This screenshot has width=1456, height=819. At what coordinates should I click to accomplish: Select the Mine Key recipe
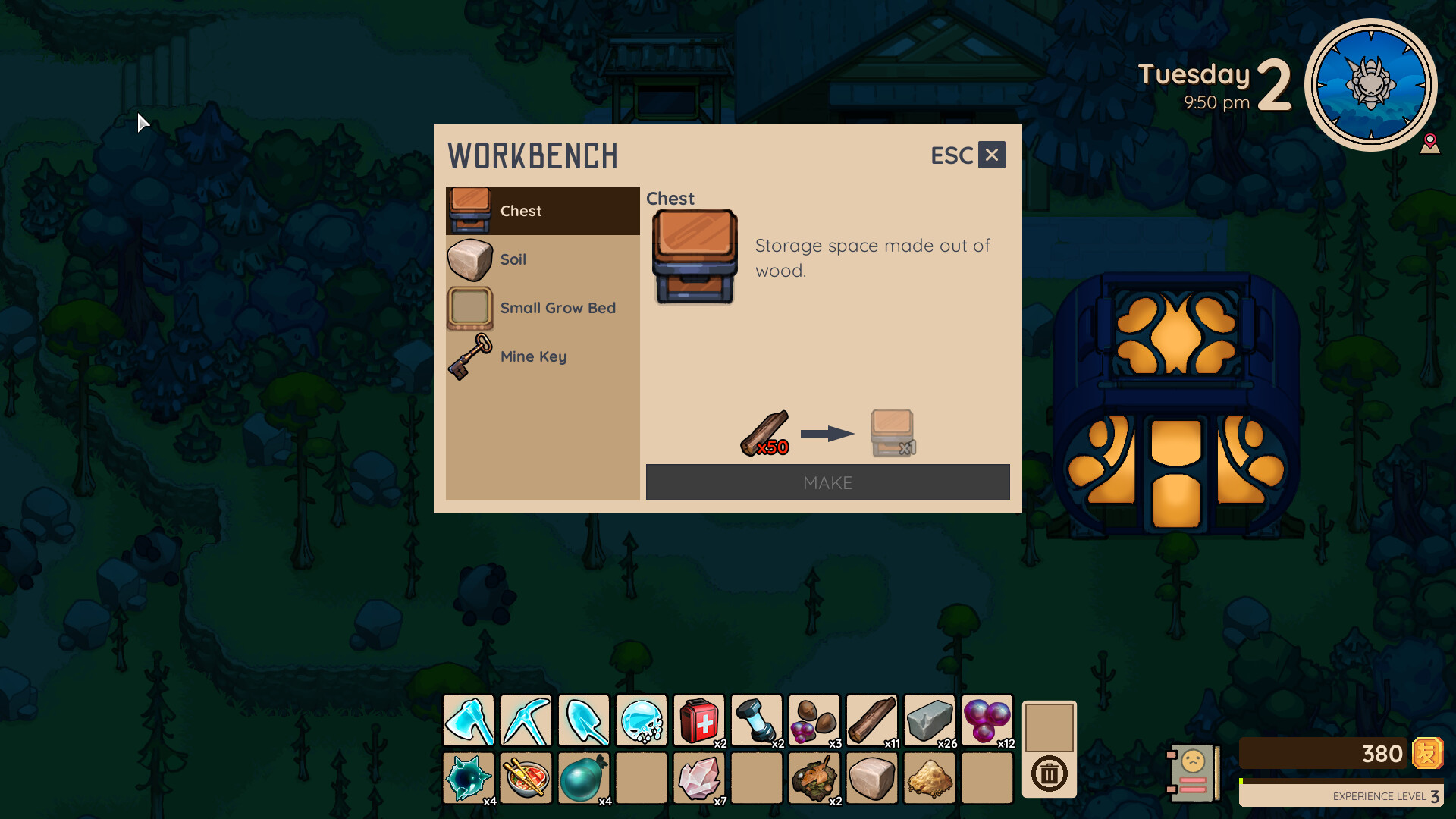[541, 356]
